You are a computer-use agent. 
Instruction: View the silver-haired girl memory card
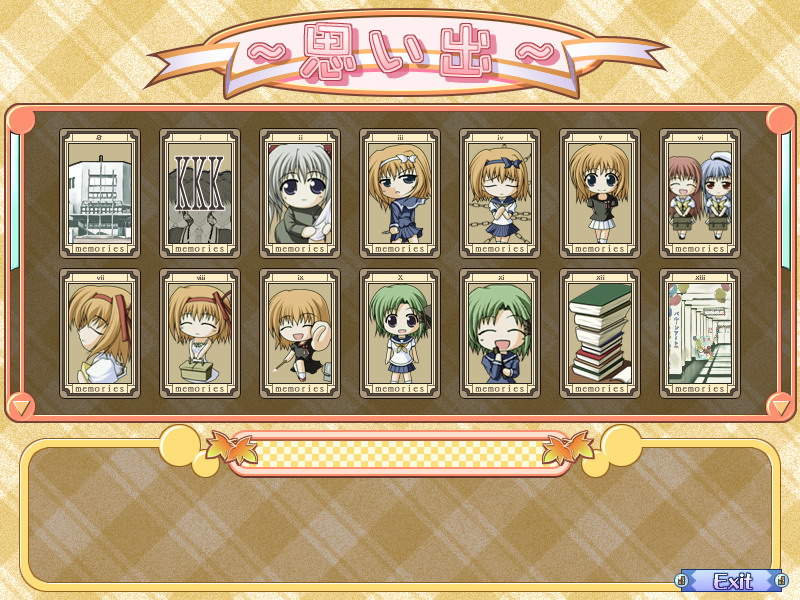click(300, 194)
